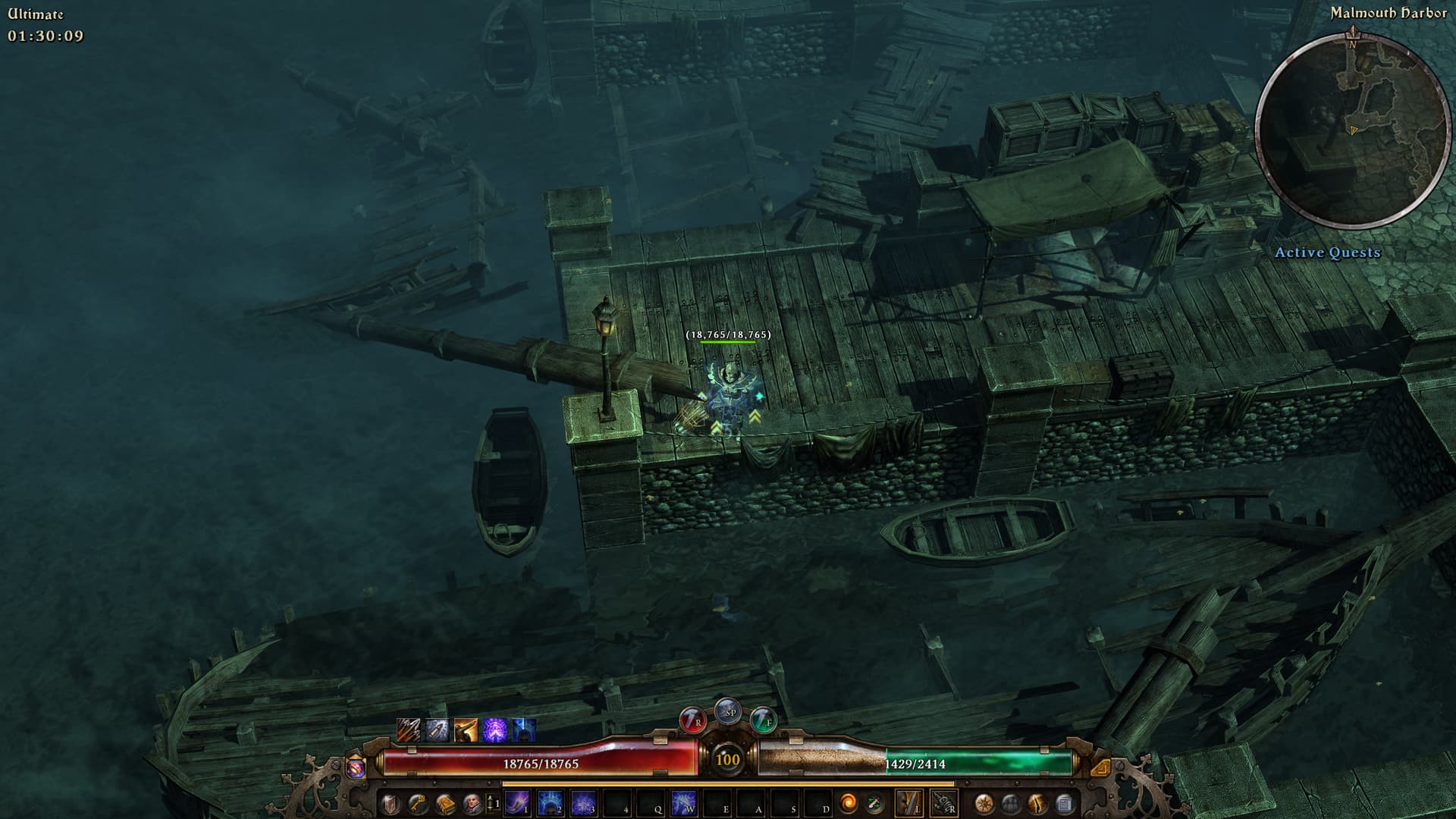Open the glowing devotion shrine button
Viewport: 1456px width, 819px height.
1037,803
